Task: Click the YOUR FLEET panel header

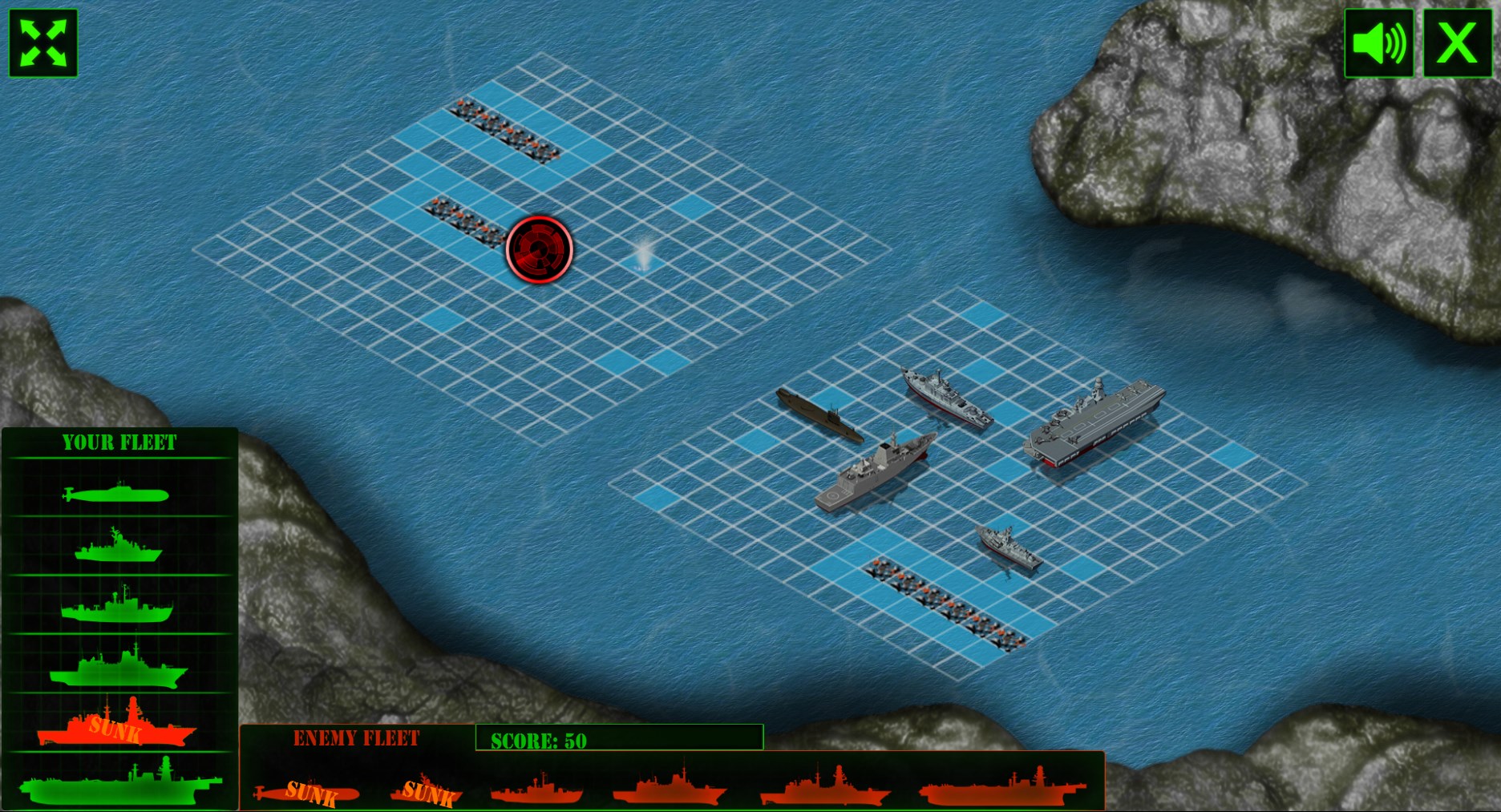Action: 120,441
